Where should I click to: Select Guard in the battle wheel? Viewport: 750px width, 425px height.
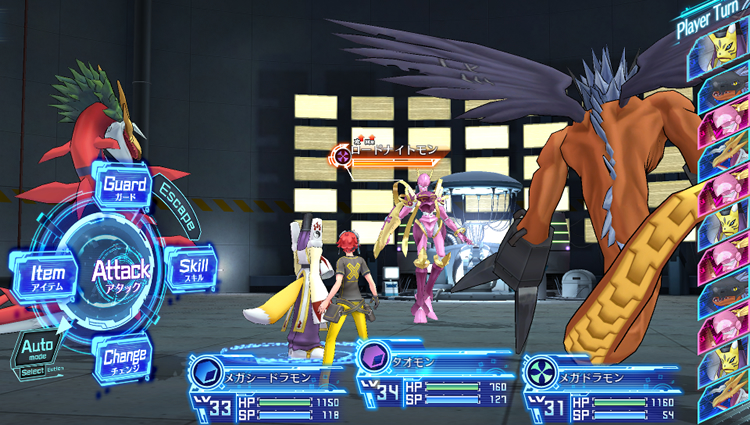[124, 187]
